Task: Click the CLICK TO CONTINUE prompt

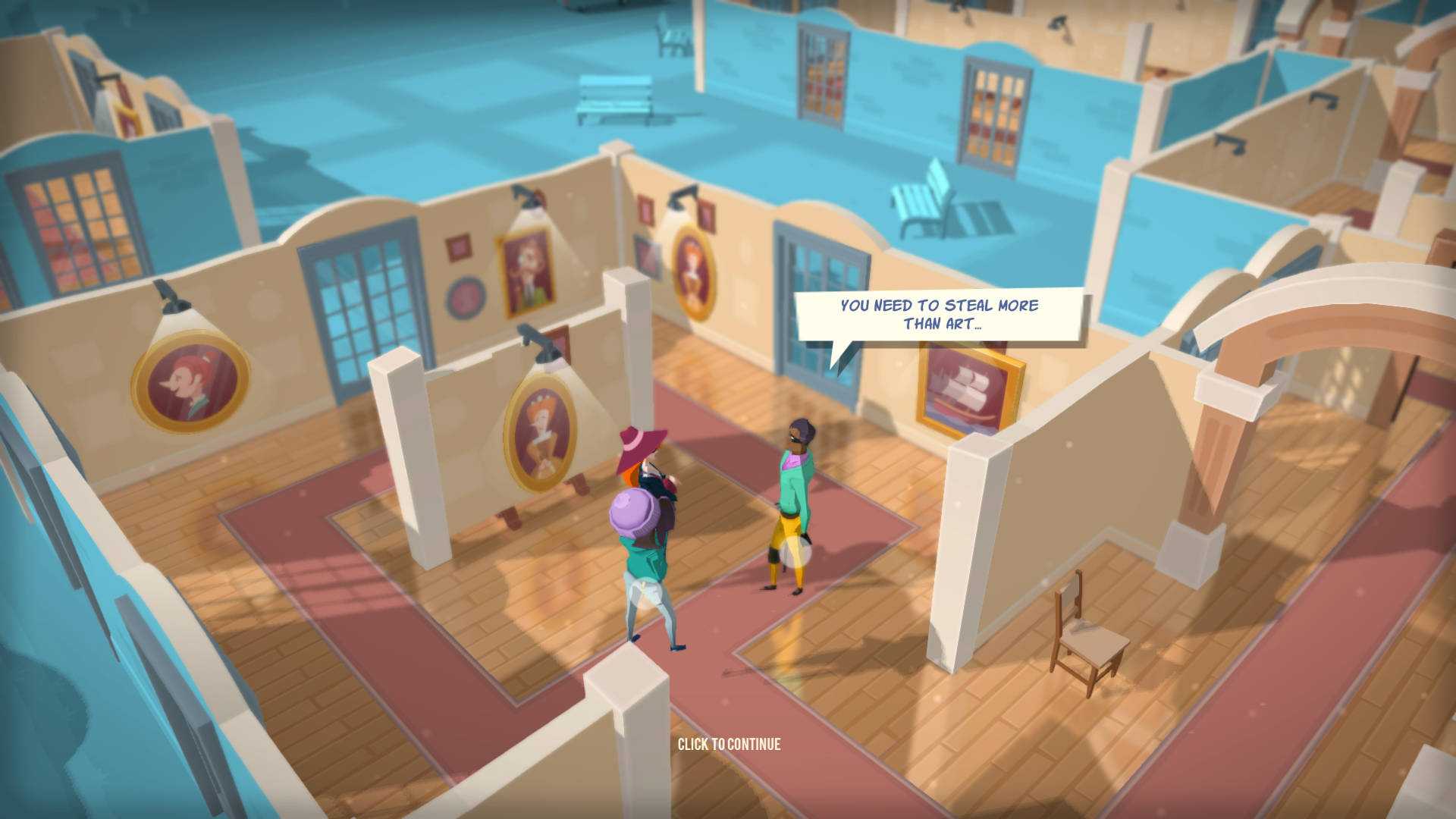Action: pyautogui.click(x=730, y=745)
